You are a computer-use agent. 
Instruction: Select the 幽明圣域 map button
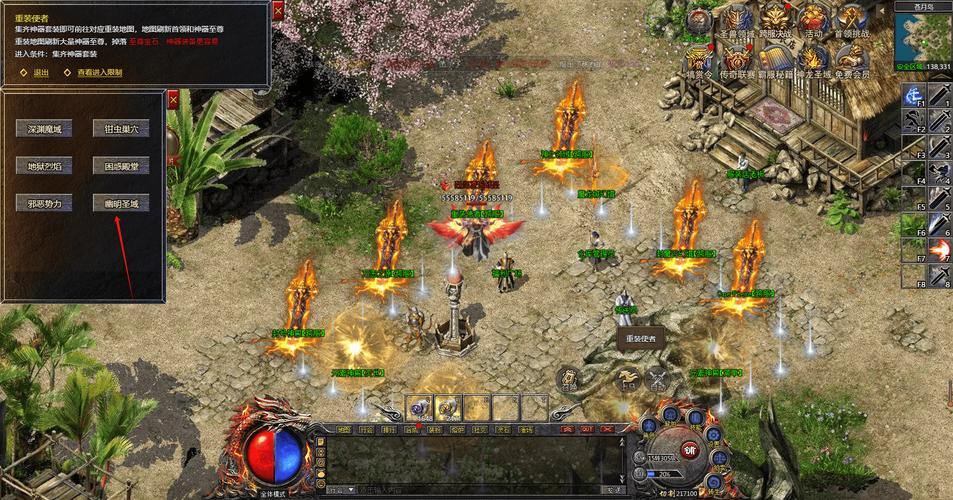tap(121, 203)
